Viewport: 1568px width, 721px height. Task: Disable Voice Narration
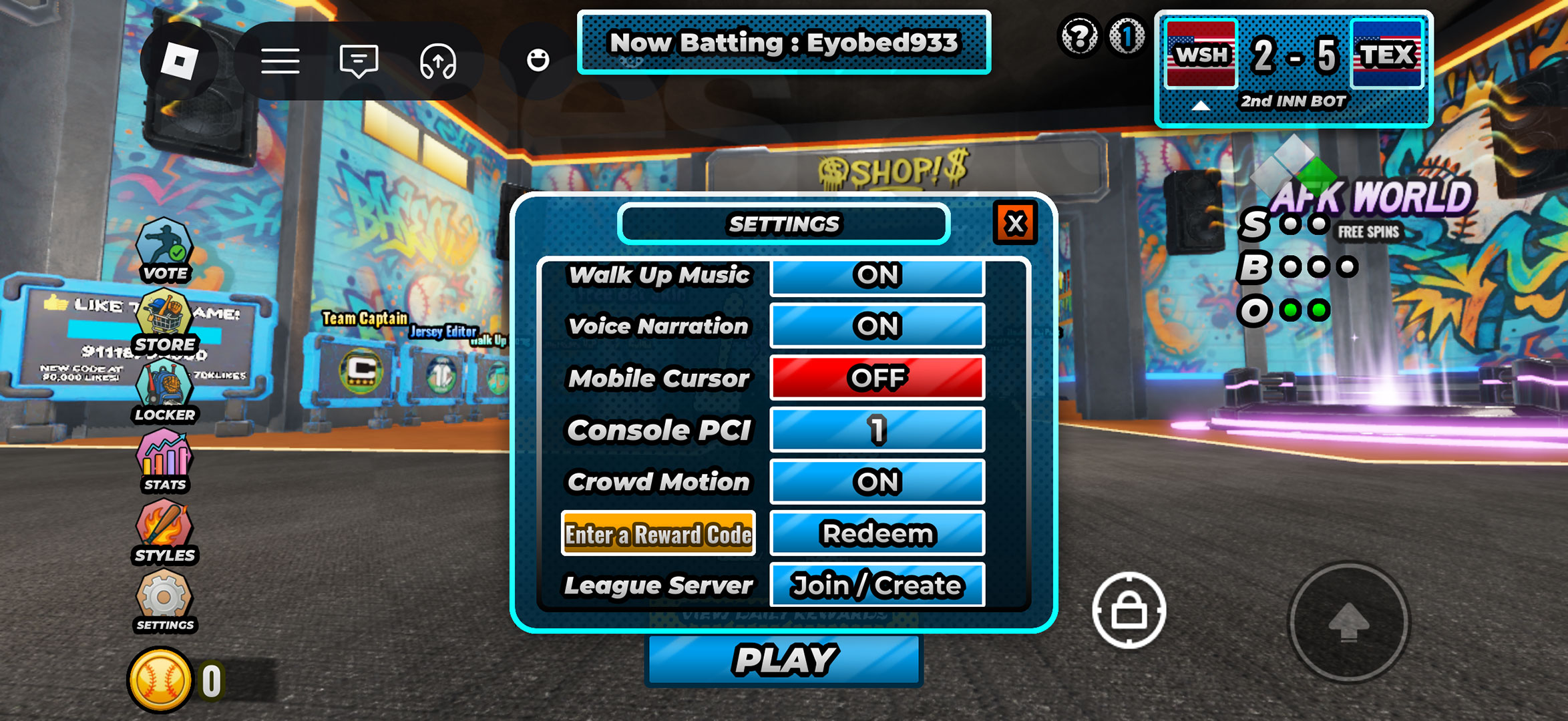pos(877,327)
